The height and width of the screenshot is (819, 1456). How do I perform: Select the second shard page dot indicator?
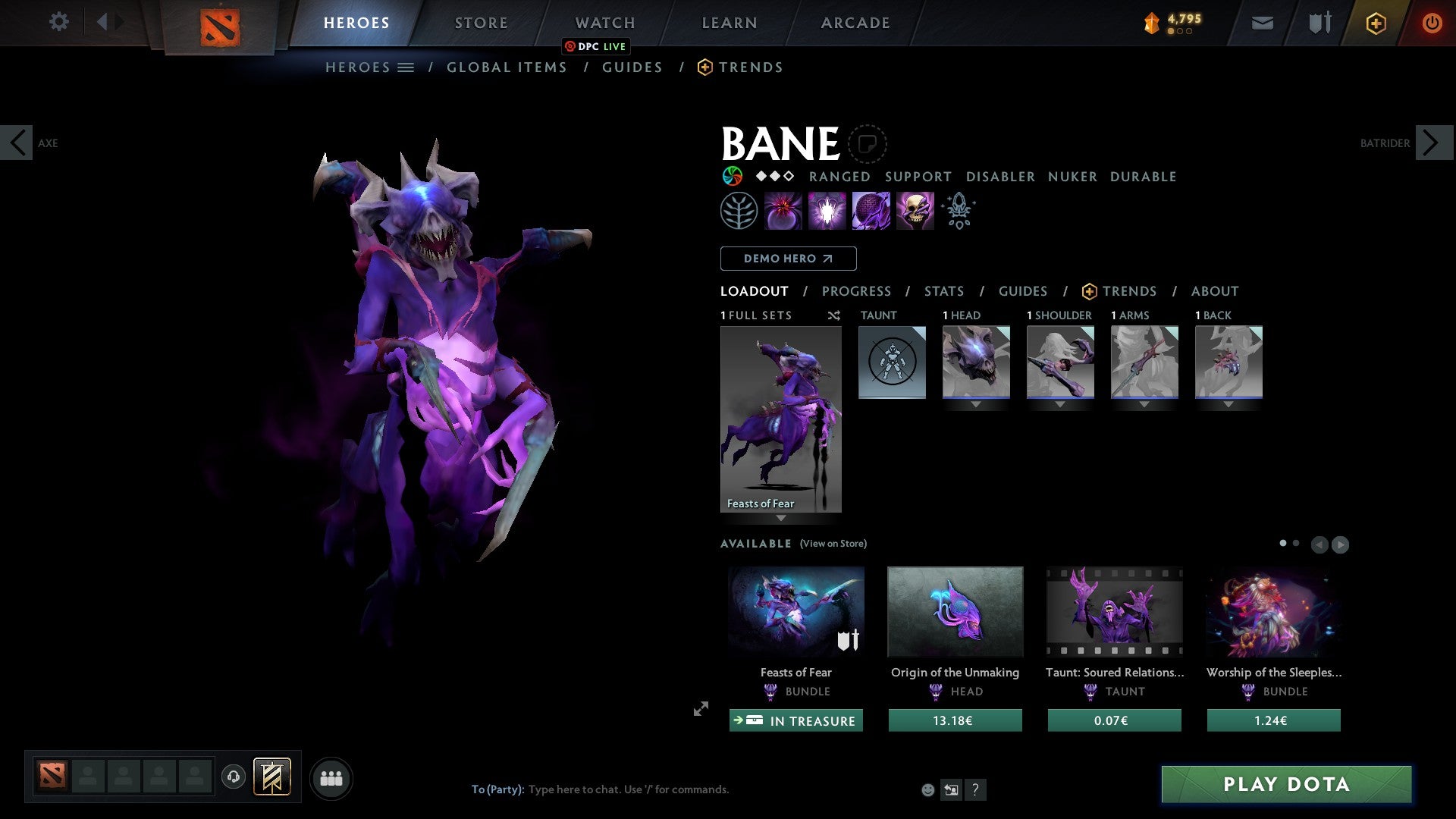[x=1294, y=544]
